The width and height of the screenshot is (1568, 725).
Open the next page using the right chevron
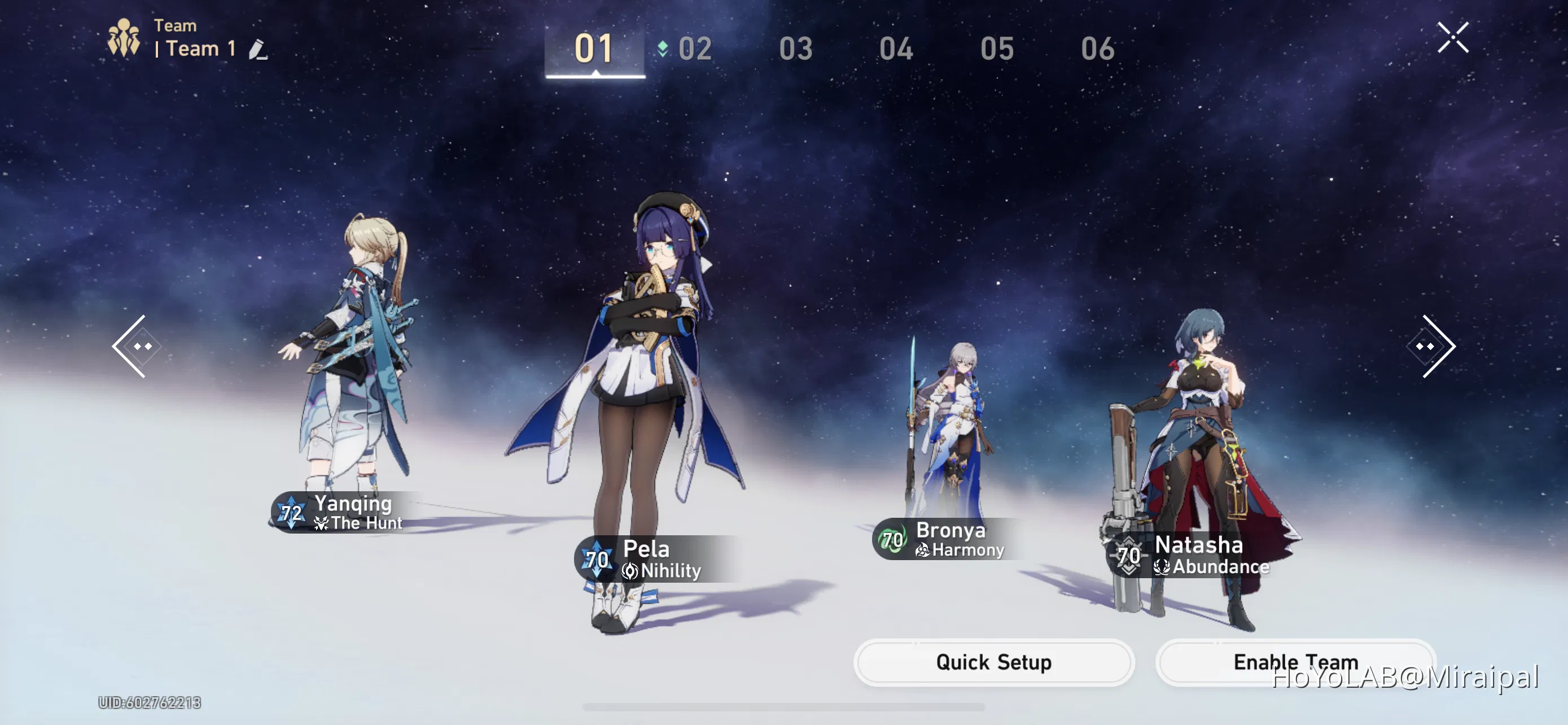1430,345
